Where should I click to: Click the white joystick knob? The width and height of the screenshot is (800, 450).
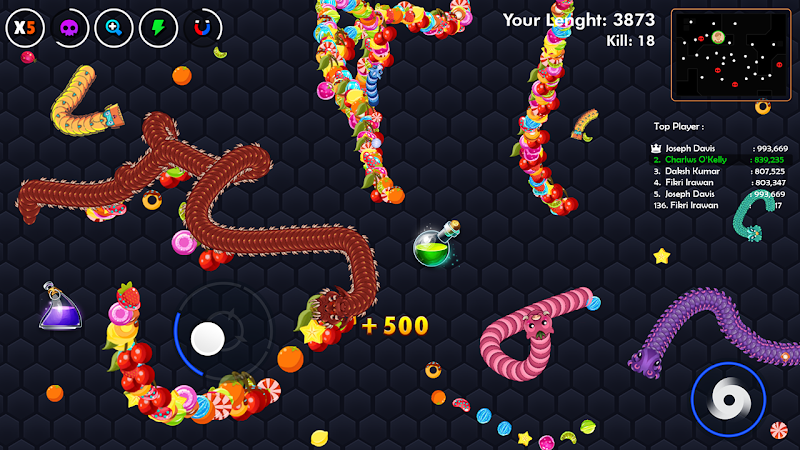(x=208, y=338)
